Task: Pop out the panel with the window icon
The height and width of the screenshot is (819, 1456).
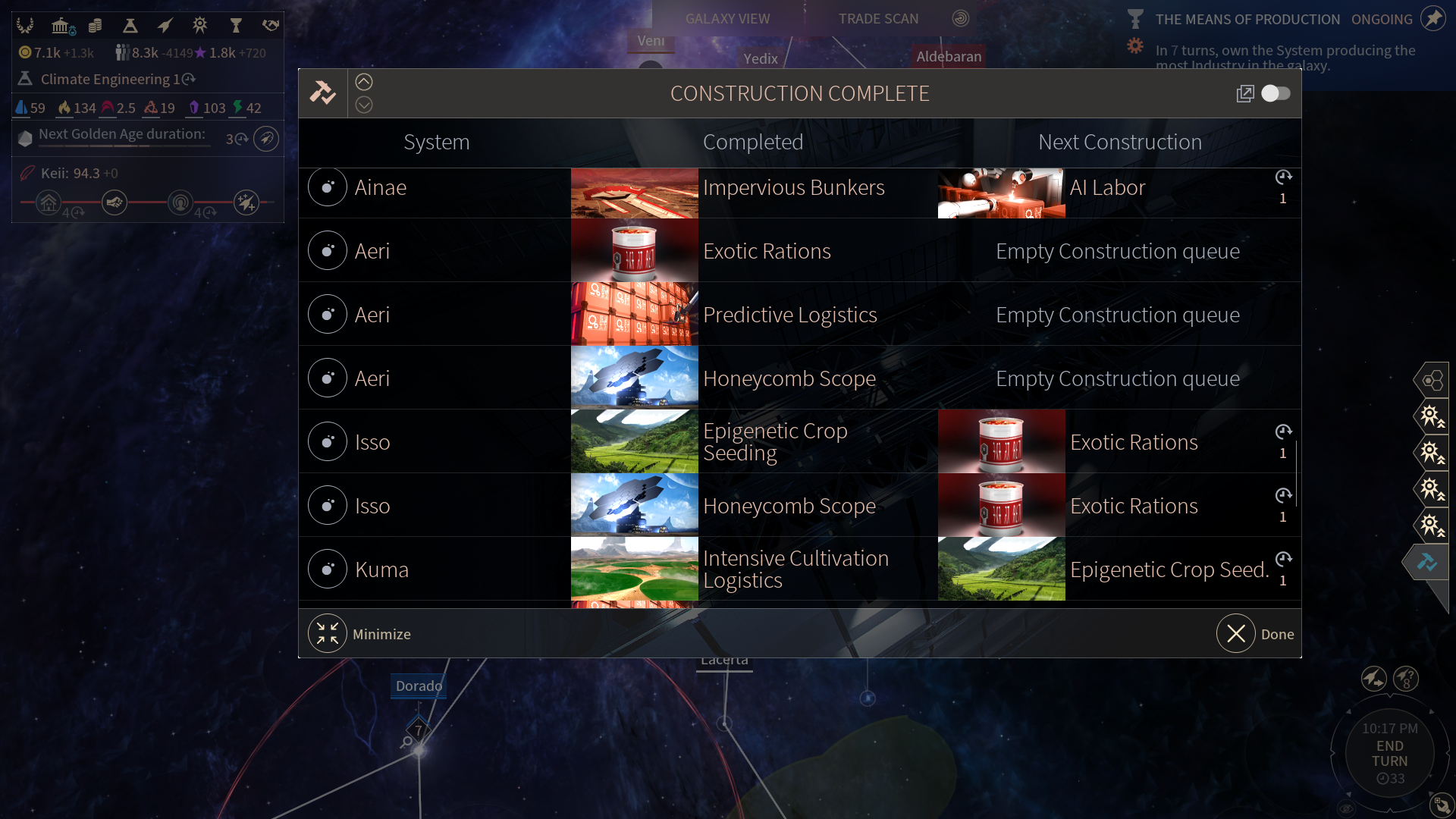Action: click(x=1245, y=93)
